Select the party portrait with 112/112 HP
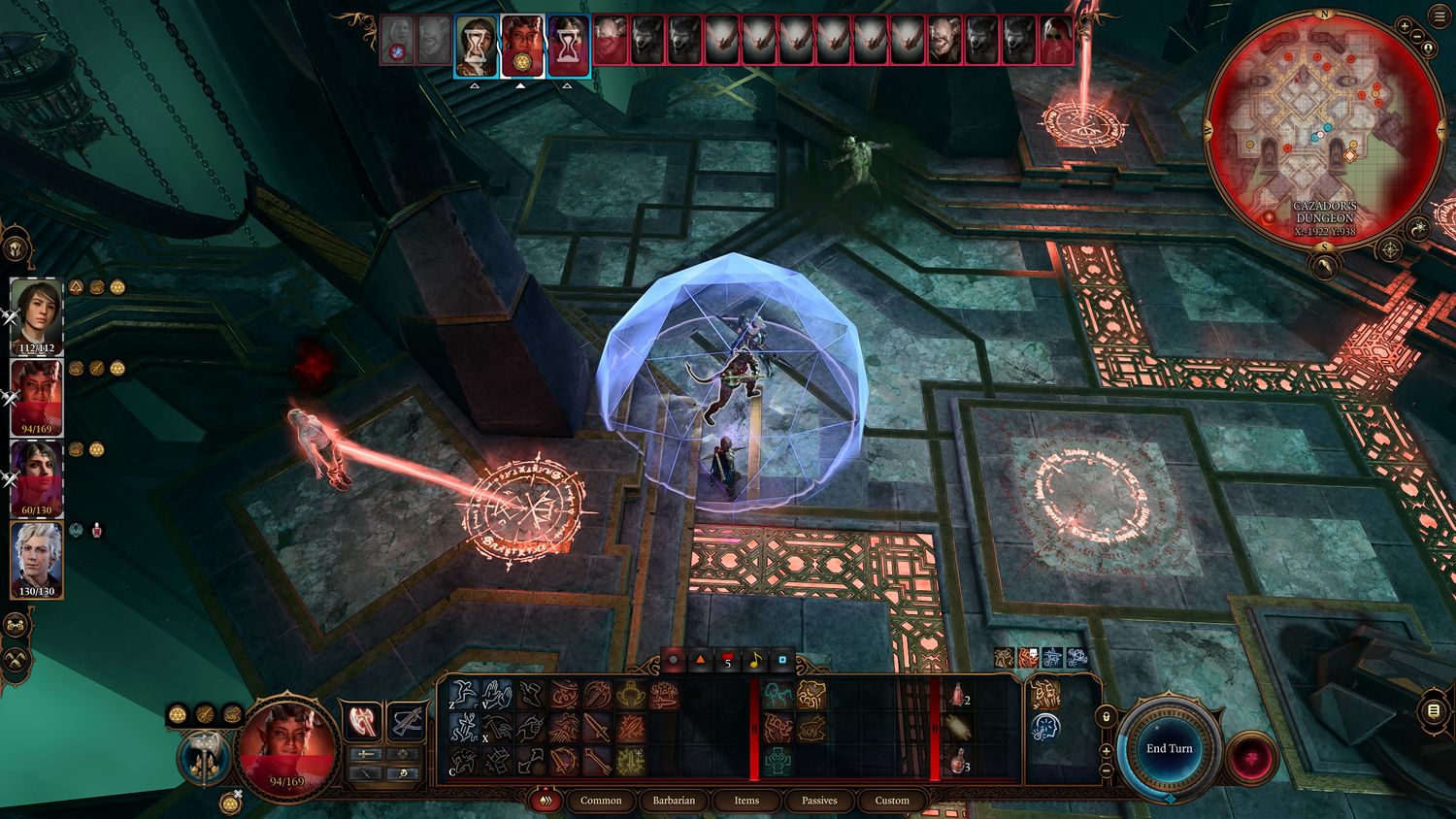This screenshot has height=819, width=1456. click(x=36, y=315)
